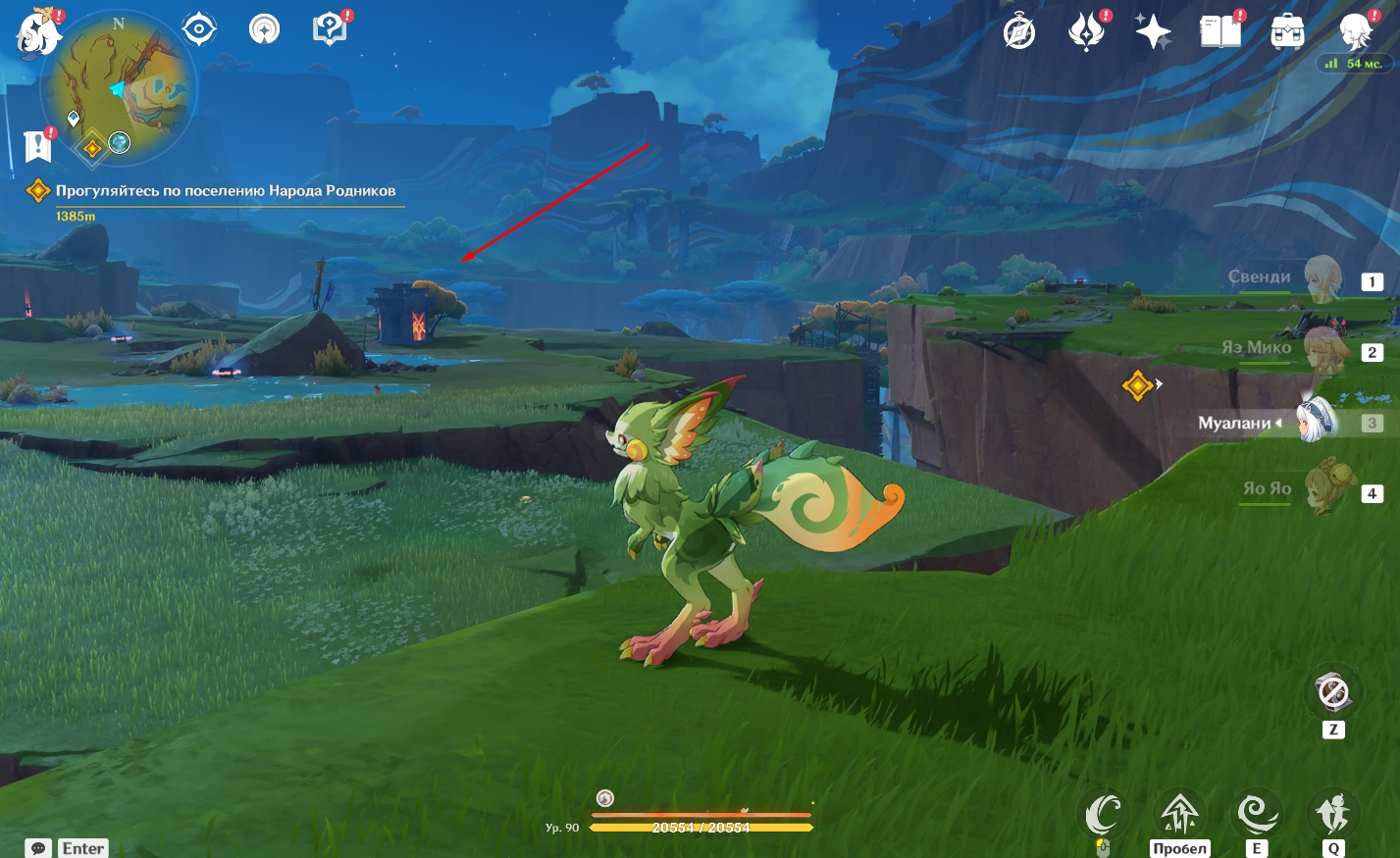Open the compass events icon
Screen dimensions: 1400x858
(x=1019, y=32)
